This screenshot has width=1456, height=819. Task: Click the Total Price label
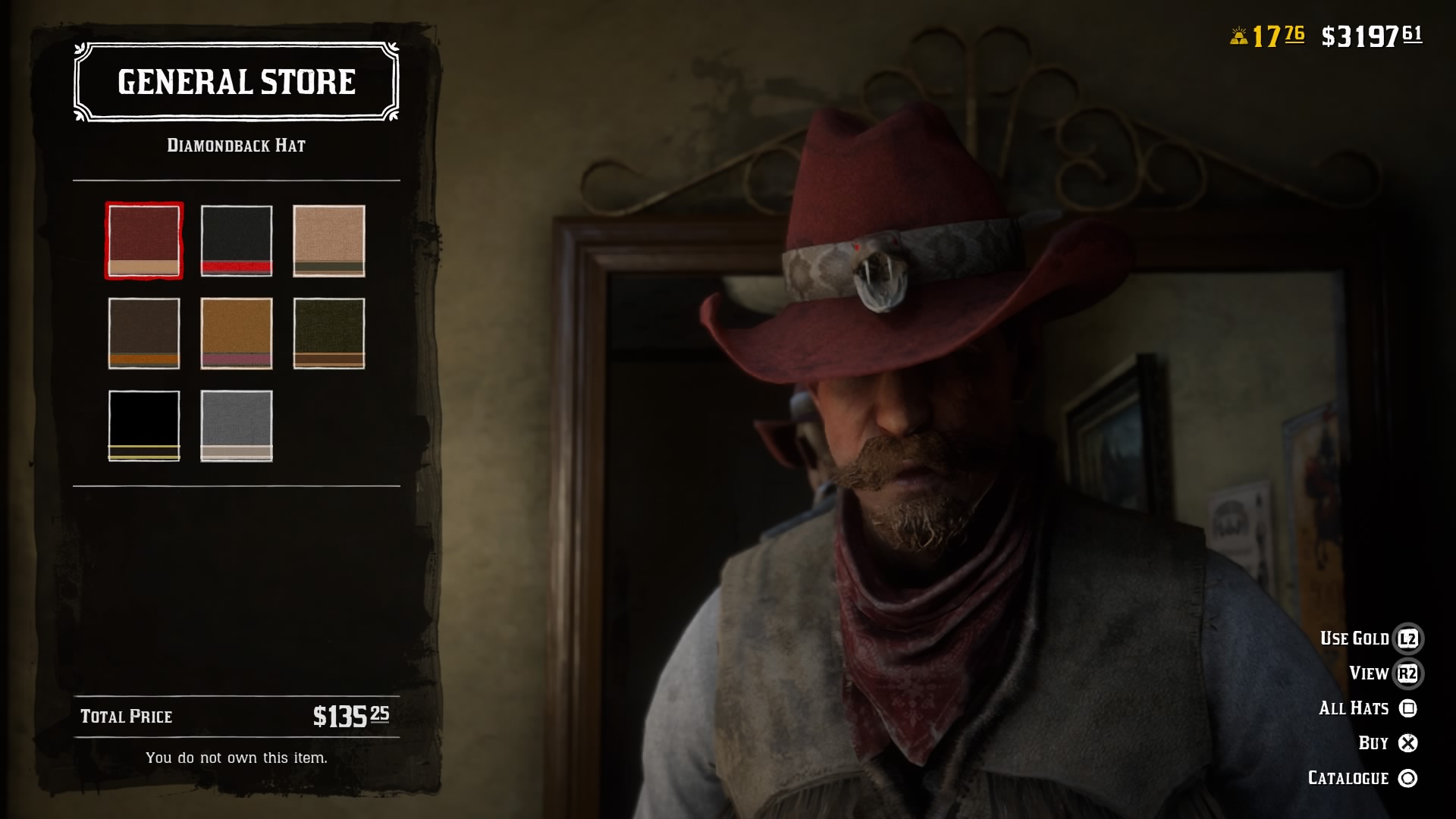(x=126, y=716)
